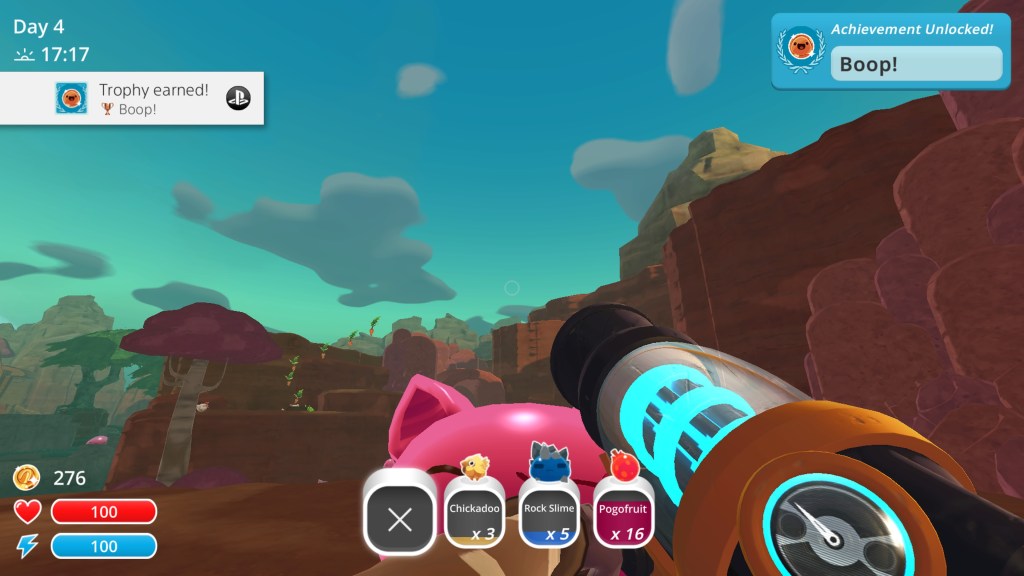Open the Boop! achievement unlocked popup
This screenshot has height=576, width=1024.
pyautogui.click(x=890, y=51)
